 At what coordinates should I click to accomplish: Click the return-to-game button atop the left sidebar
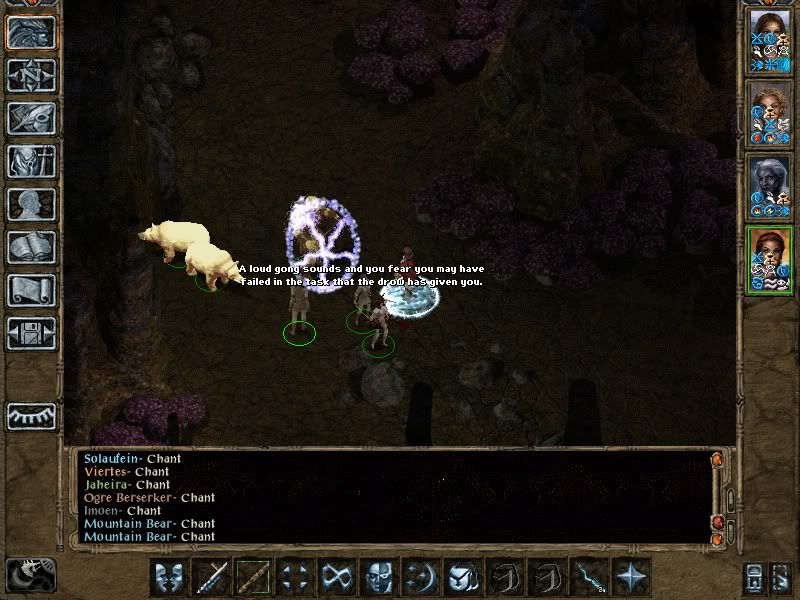tap(31, 32)
